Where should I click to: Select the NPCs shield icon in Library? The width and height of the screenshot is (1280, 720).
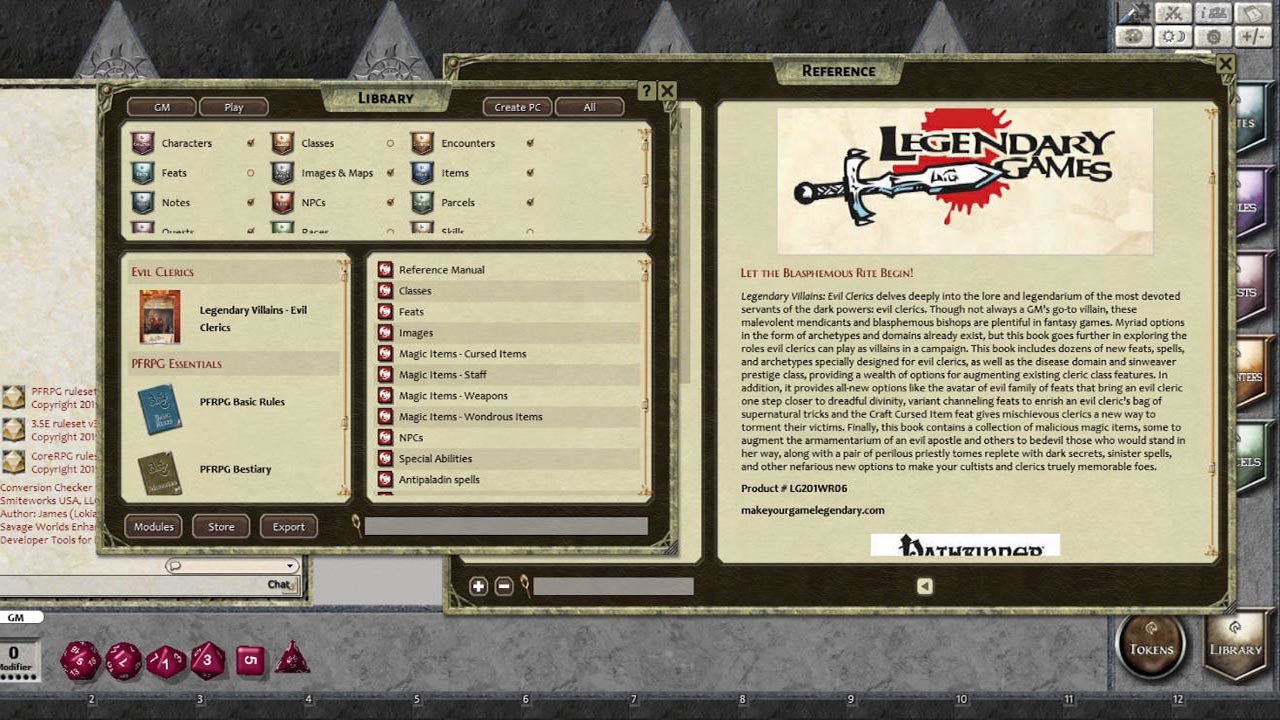coord(282,202)
